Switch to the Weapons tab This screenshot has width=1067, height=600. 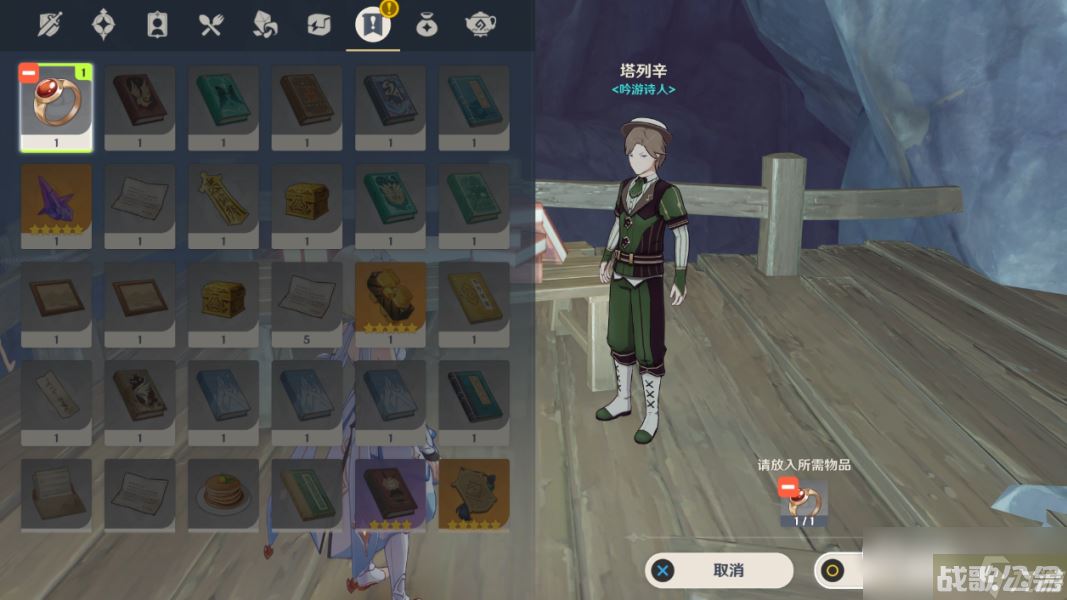(50, 25)
